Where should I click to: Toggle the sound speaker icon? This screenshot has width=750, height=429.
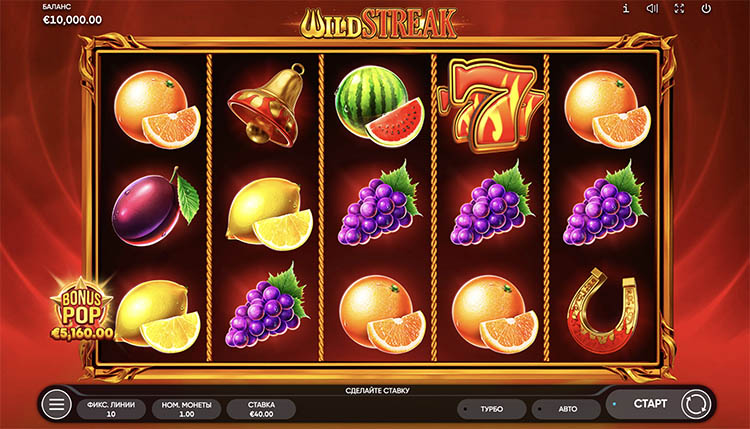[652, 9]
